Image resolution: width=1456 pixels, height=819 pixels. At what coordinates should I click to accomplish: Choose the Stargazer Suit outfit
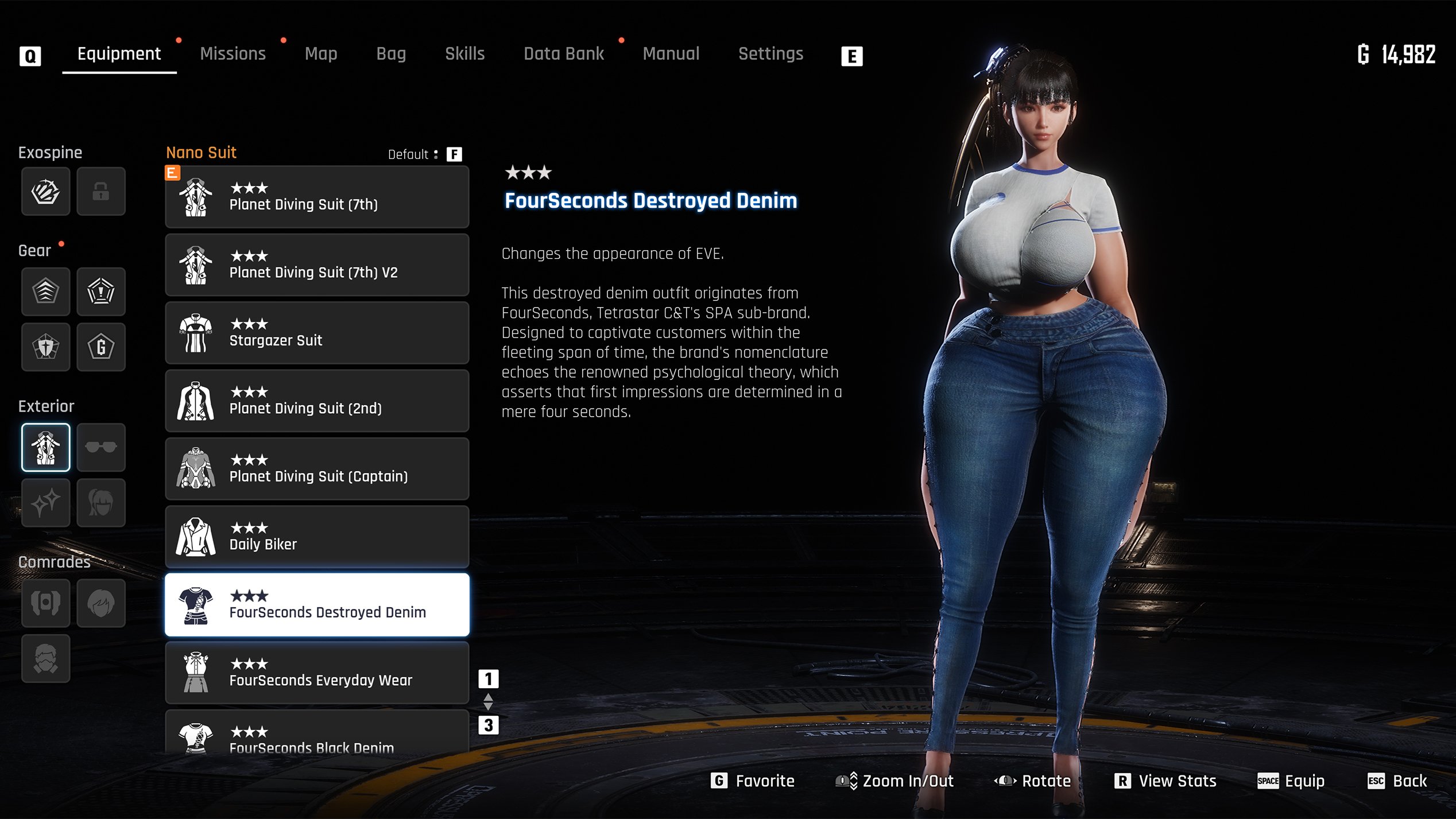(x=317, y=333)
